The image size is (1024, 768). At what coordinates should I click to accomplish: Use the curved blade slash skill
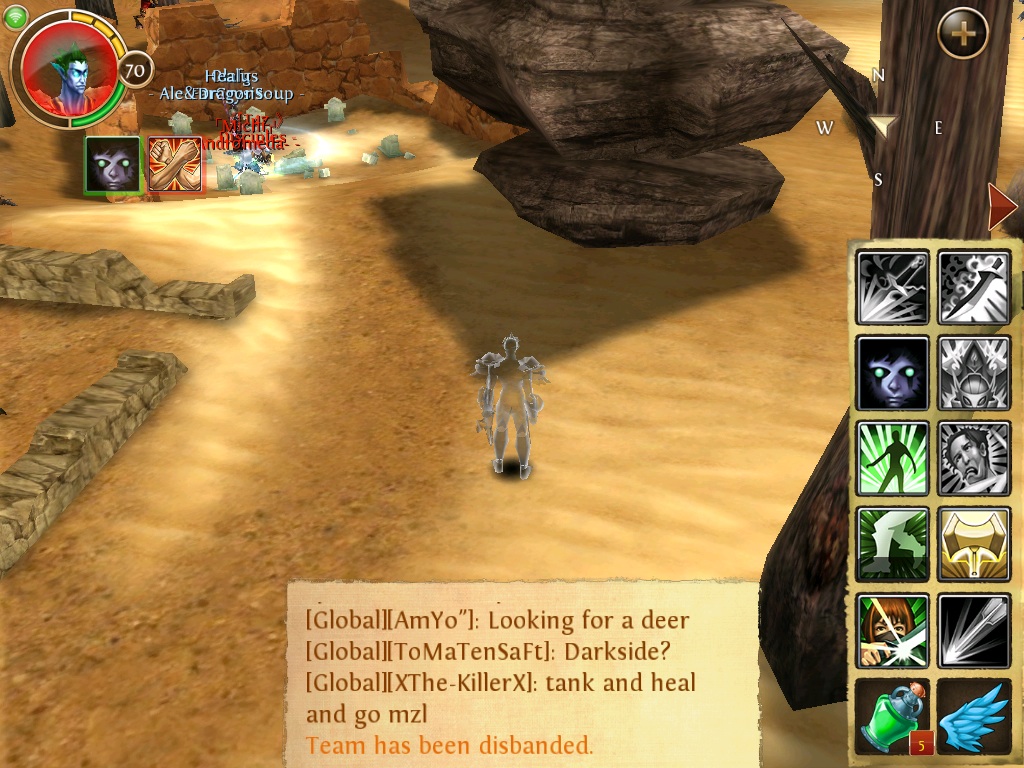pyautogui.click(x=975, y=287)
